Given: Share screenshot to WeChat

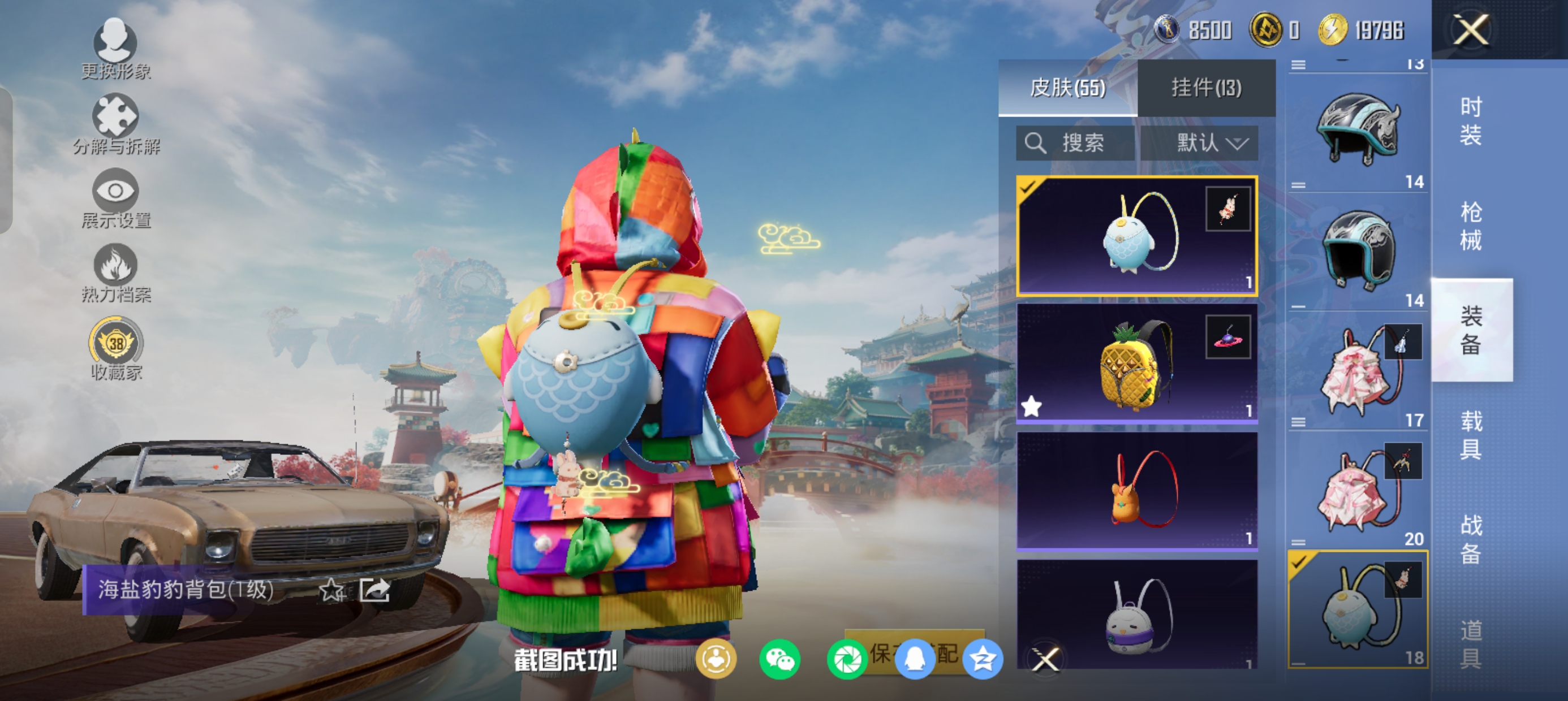Looking at the screenshot, I should point(779,660).
